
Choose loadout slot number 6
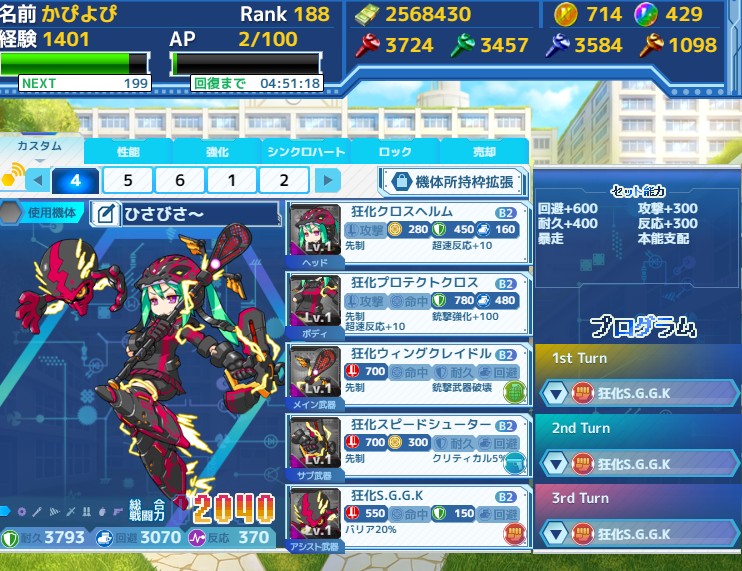[x=180, y=180]
